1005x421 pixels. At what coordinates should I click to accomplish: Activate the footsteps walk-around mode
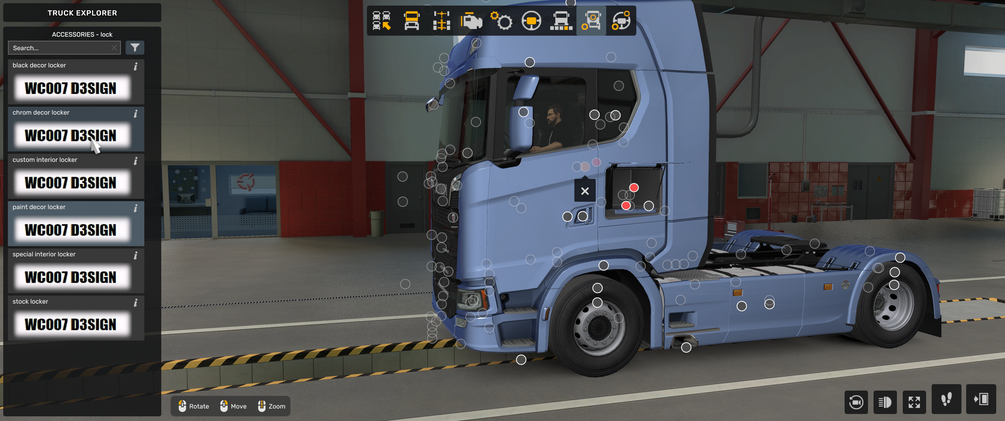pos(947,400)
